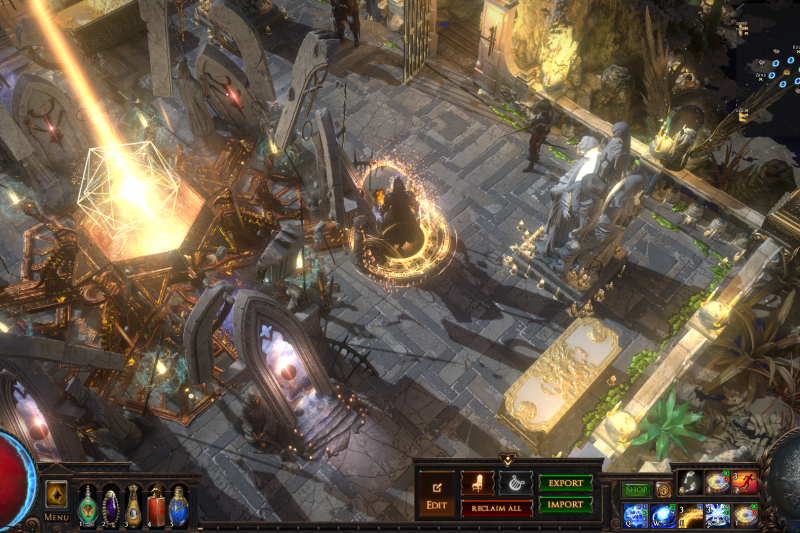Viewport: 800px width, 533px height.
Task: Activate the blue orb skill on W
Action: (663, 515)
